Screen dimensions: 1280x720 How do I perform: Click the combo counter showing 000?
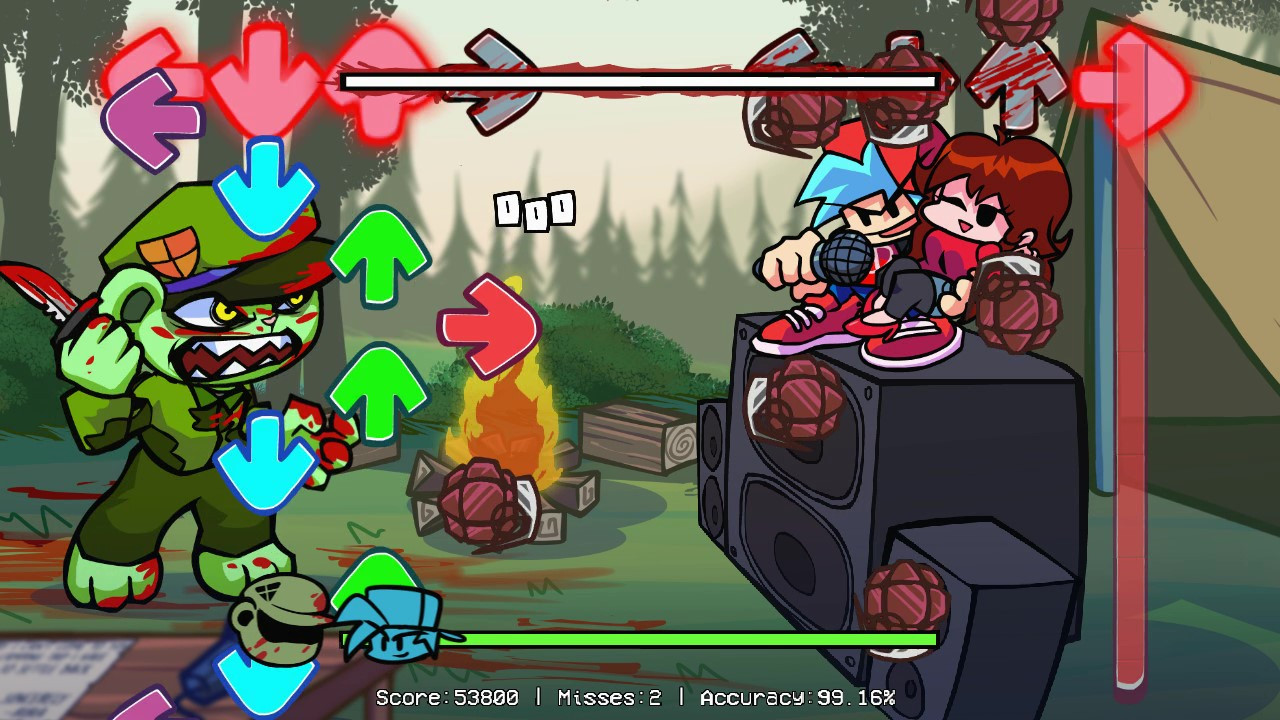(x=537, y=207)
